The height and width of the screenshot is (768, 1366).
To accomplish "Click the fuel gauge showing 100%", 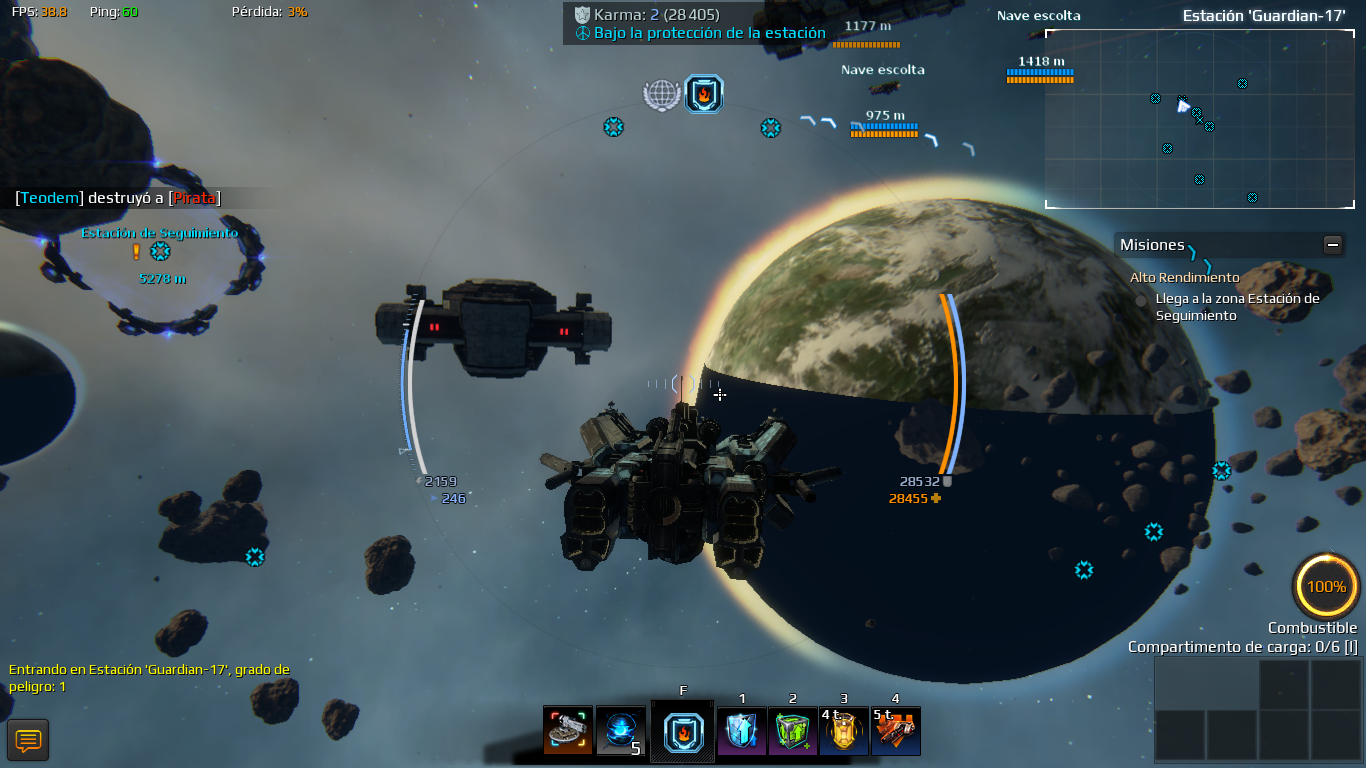I will (x=1326, y=587).
